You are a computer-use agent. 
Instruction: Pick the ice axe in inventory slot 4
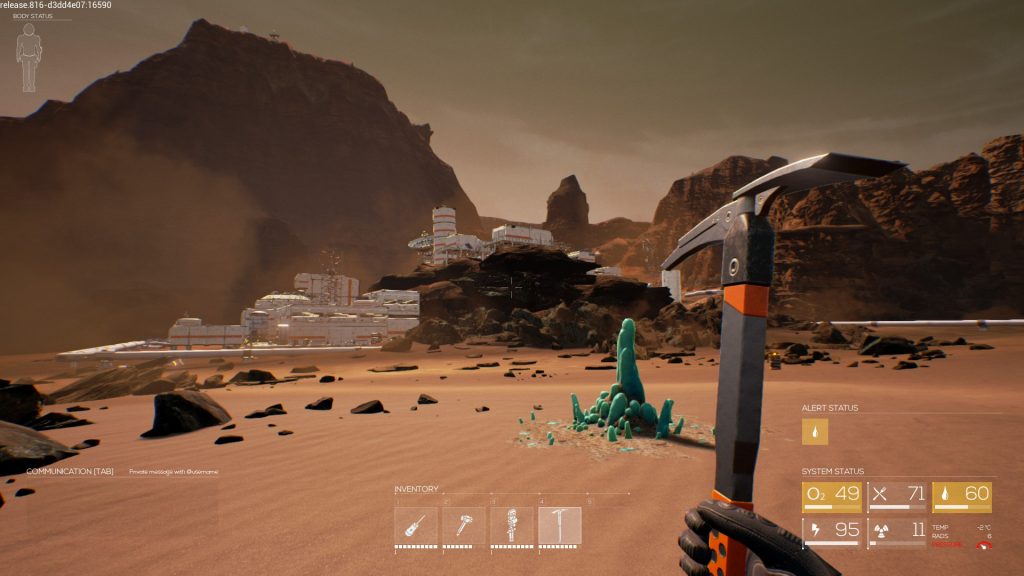(x=560, y=525)
